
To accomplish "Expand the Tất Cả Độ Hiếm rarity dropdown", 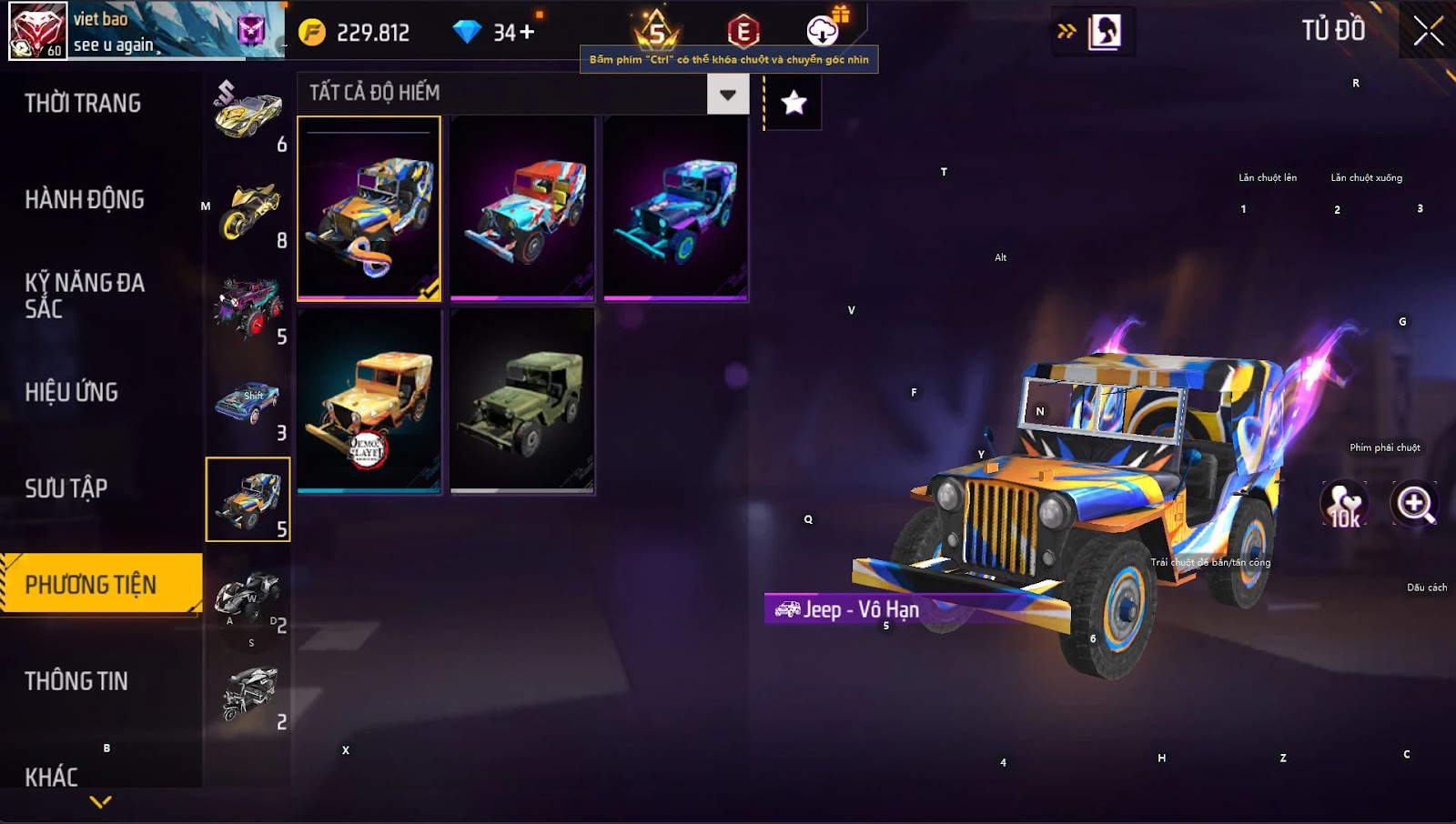I will tap(727, 94).
